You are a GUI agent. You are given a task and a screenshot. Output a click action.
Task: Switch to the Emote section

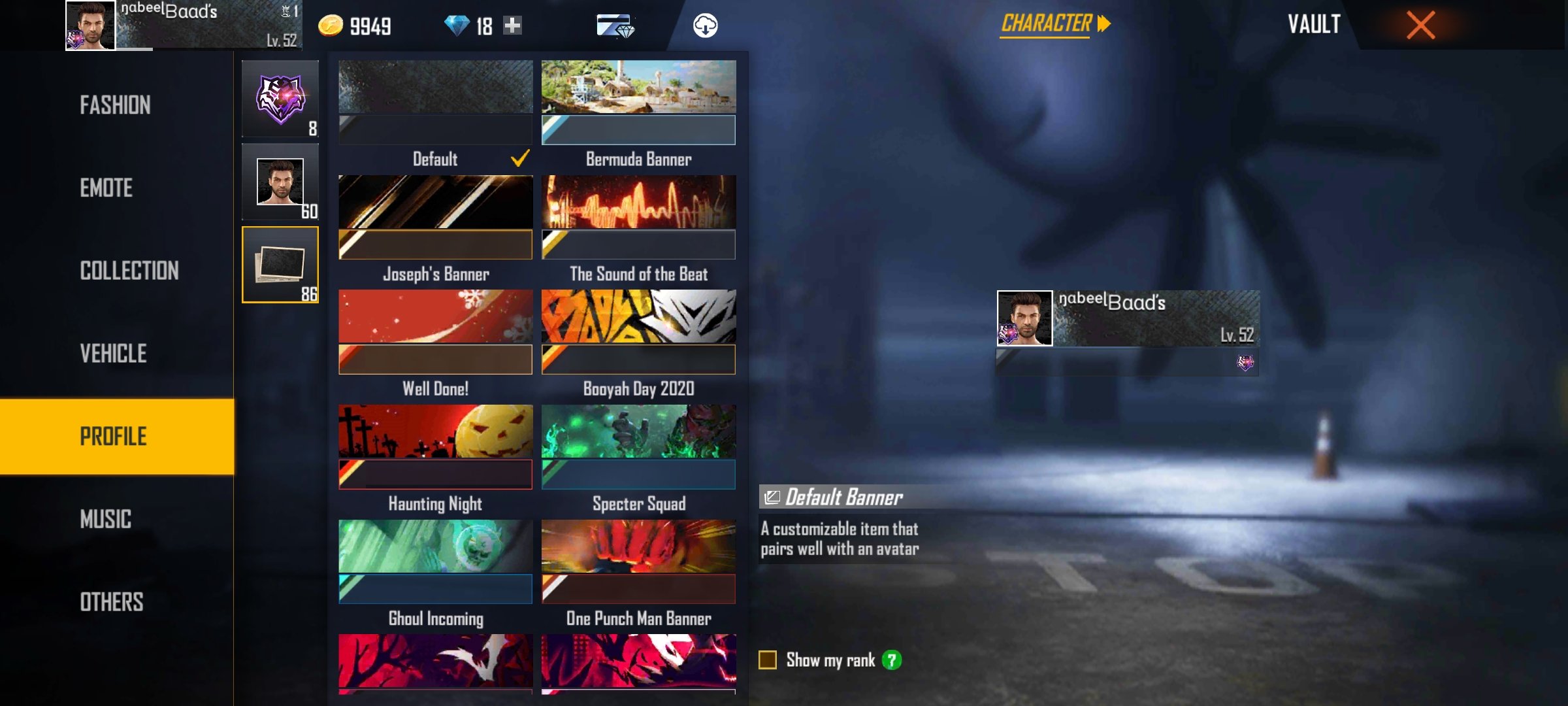pyautogui.click(x=106, y=188)
